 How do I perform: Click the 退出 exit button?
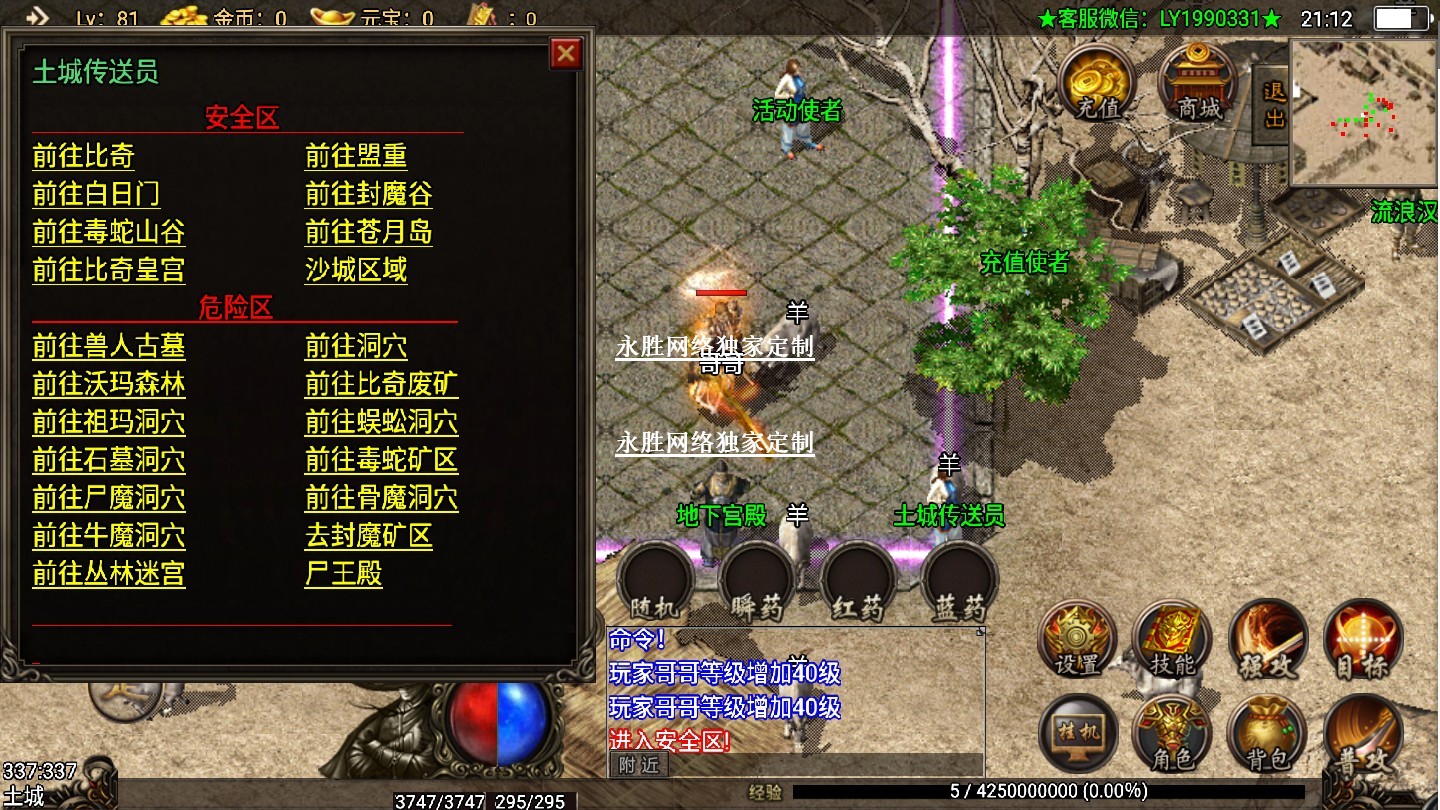pos(1273,103)
